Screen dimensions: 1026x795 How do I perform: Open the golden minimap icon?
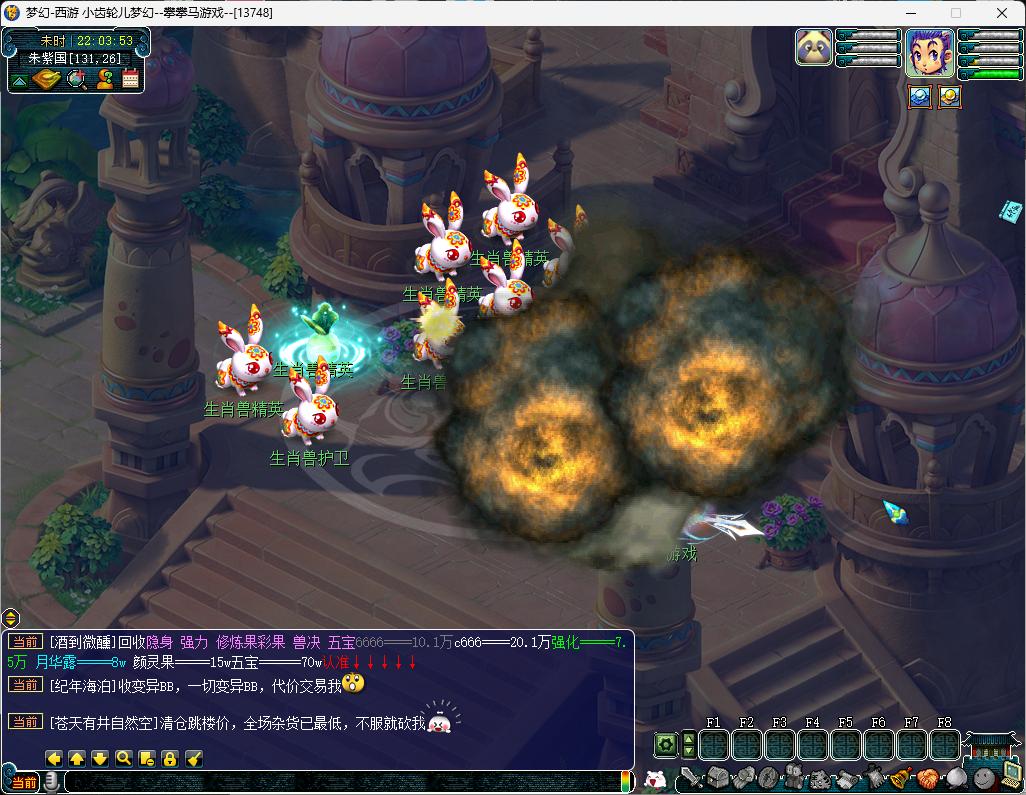[46, 80]
